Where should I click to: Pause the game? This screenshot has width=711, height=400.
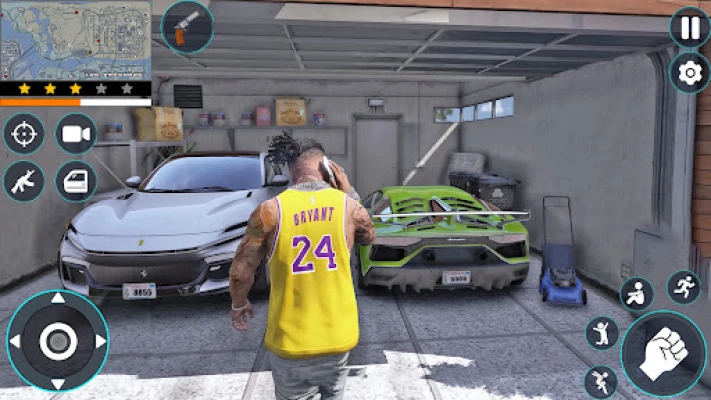click(690, 27)
